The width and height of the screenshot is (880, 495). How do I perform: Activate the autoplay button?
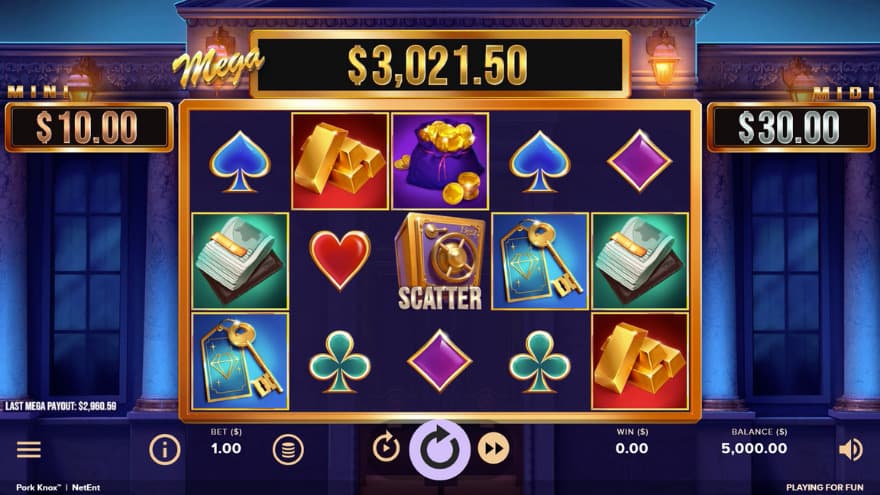pyautogui.click(x=386, y=447)
